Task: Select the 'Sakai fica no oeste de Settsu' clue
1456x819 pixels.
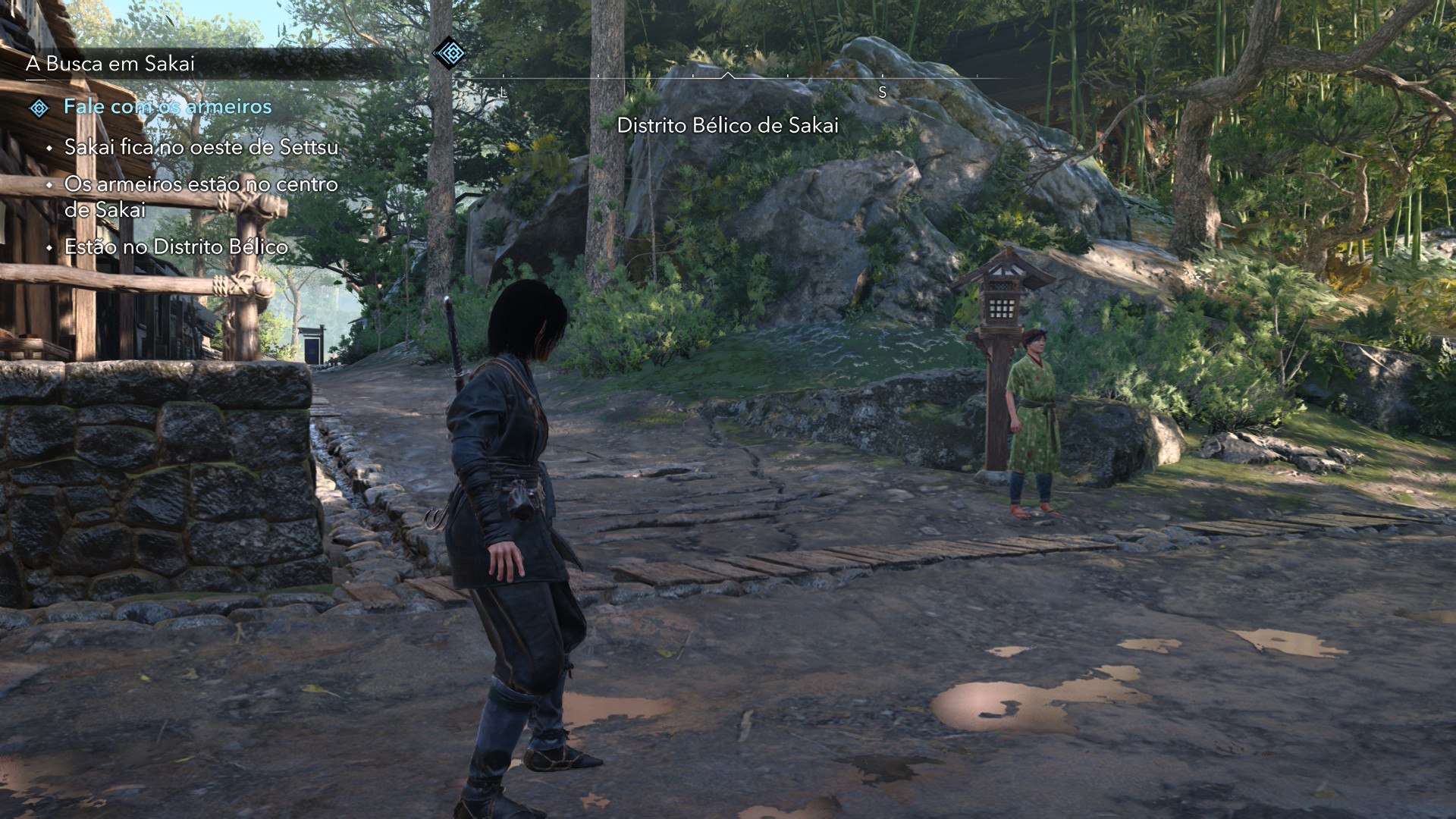Action: [x=201, y=147]
